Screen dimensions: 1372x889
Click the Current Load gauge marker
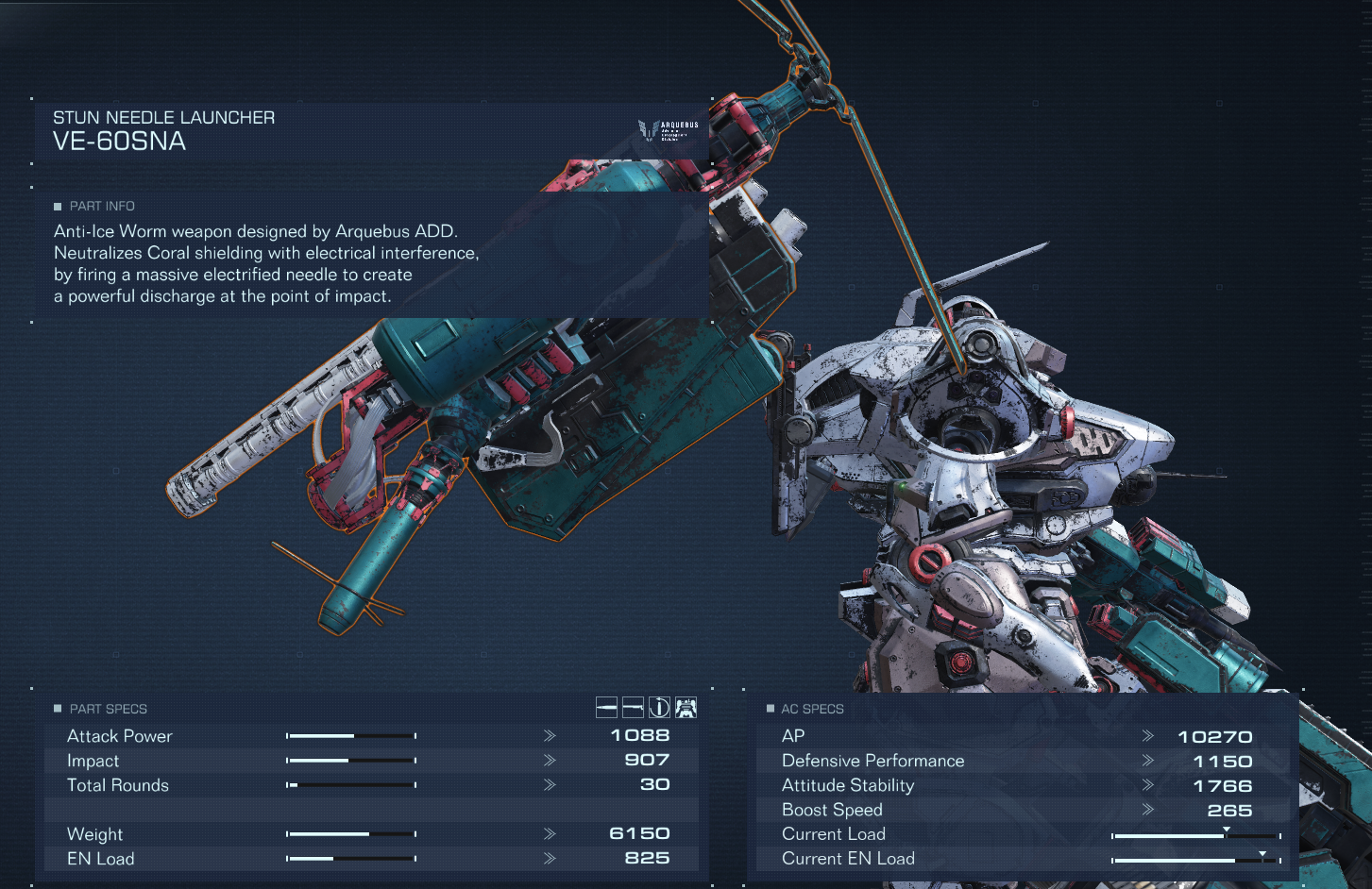(x=1226, y=829)
